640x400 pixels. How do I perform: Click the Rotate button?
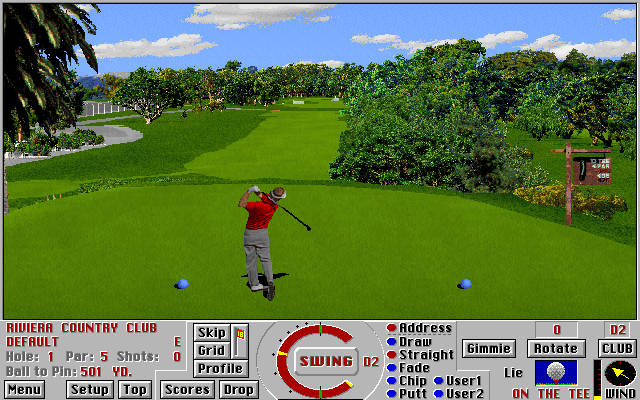[555, 348]
